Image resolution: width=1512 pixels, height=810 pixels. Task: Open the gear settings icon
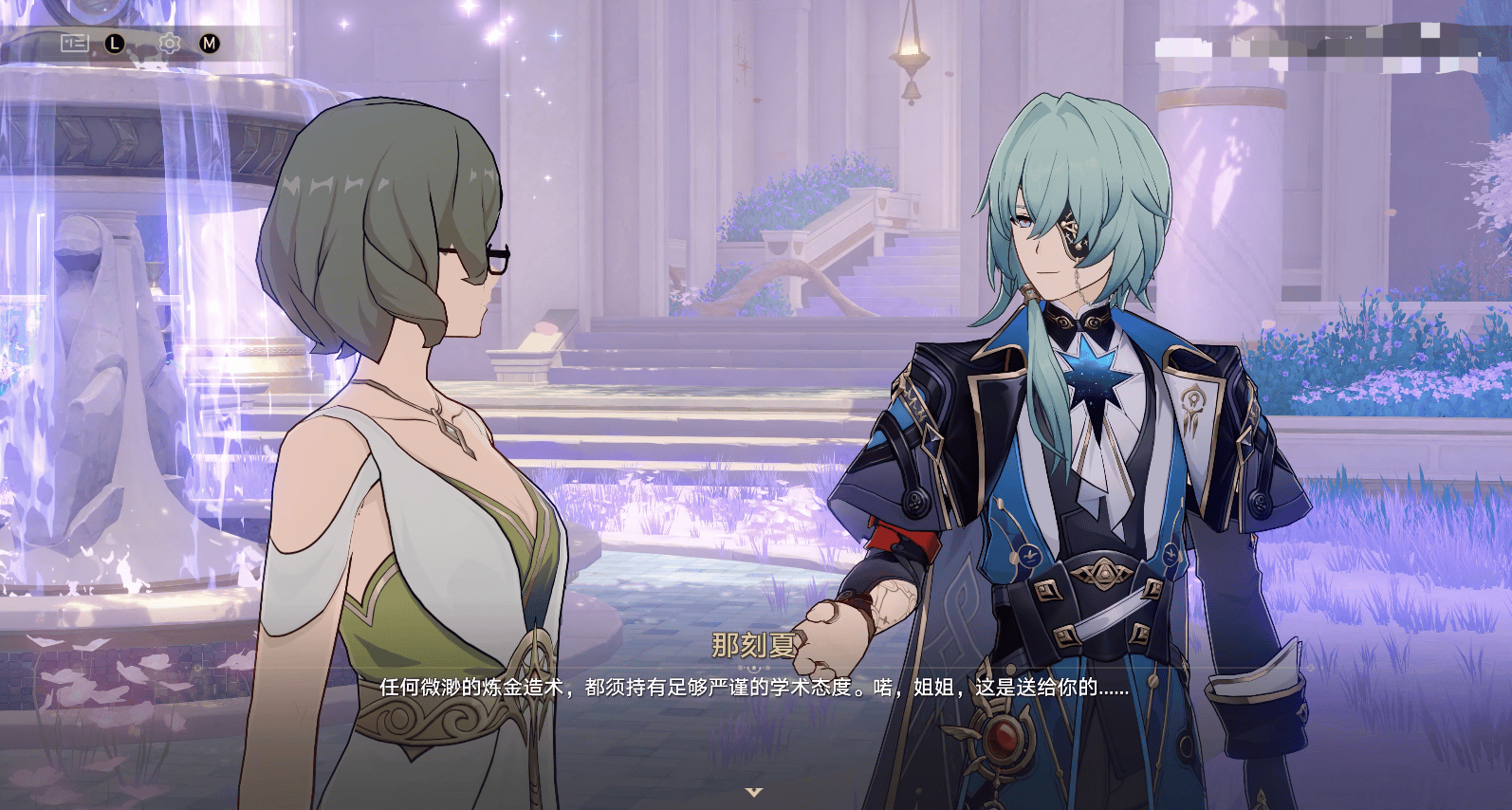pos(170,43)
